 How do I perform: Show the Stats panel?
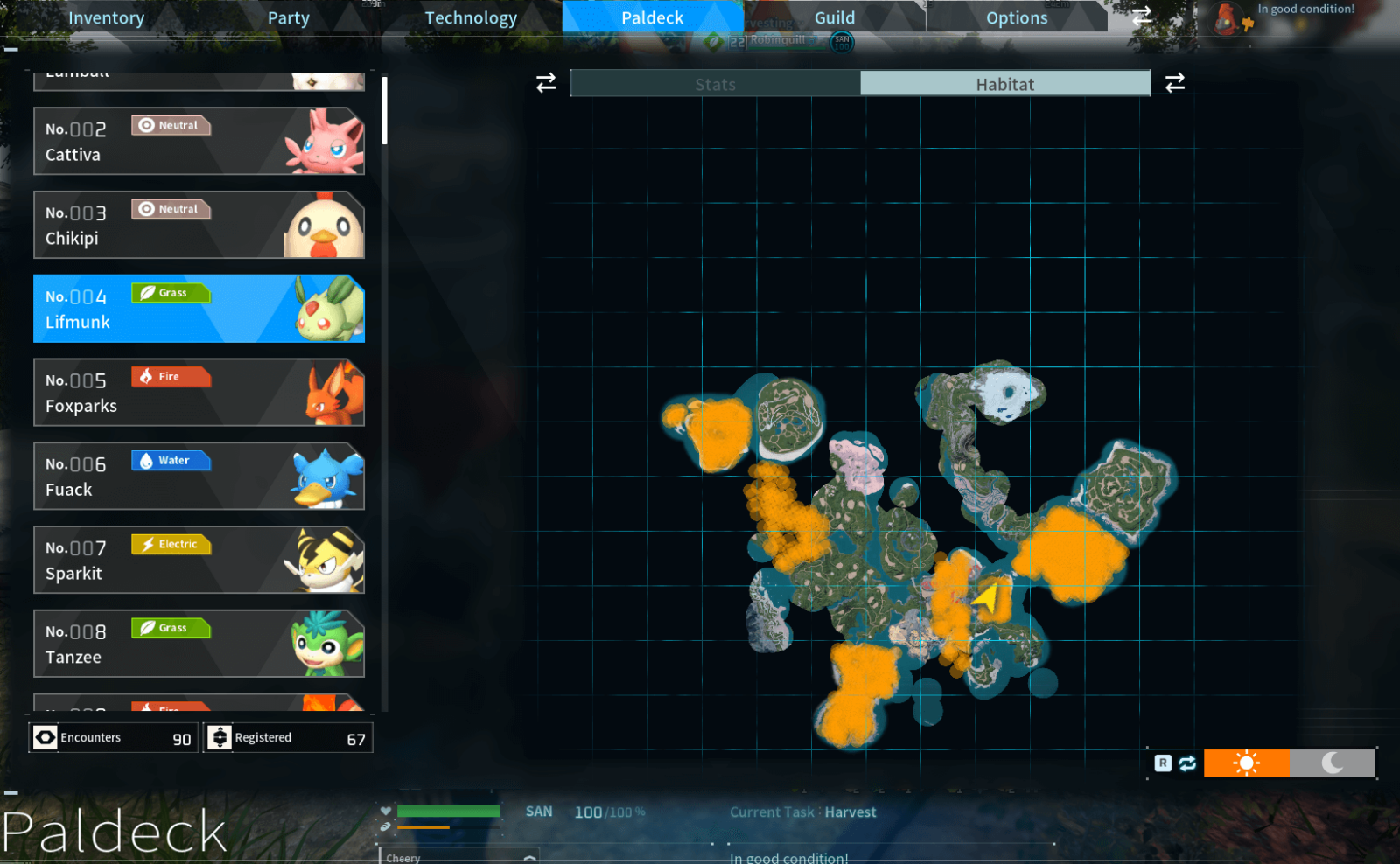[x=715, y=84]
